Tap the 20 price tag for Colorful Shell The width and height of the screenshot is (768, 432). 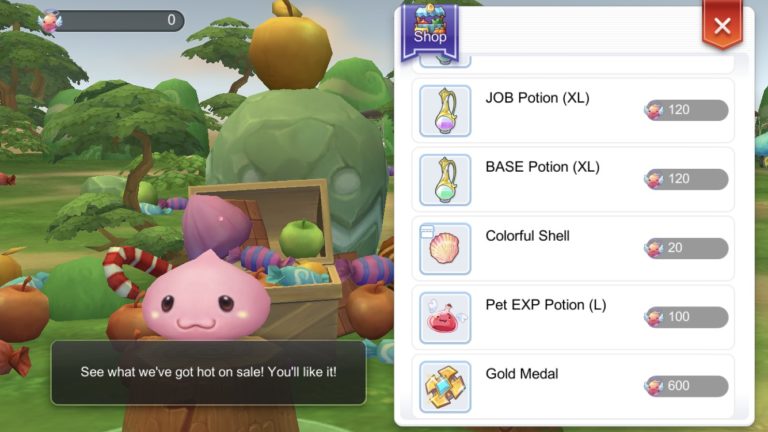click(x=686, y=248)
